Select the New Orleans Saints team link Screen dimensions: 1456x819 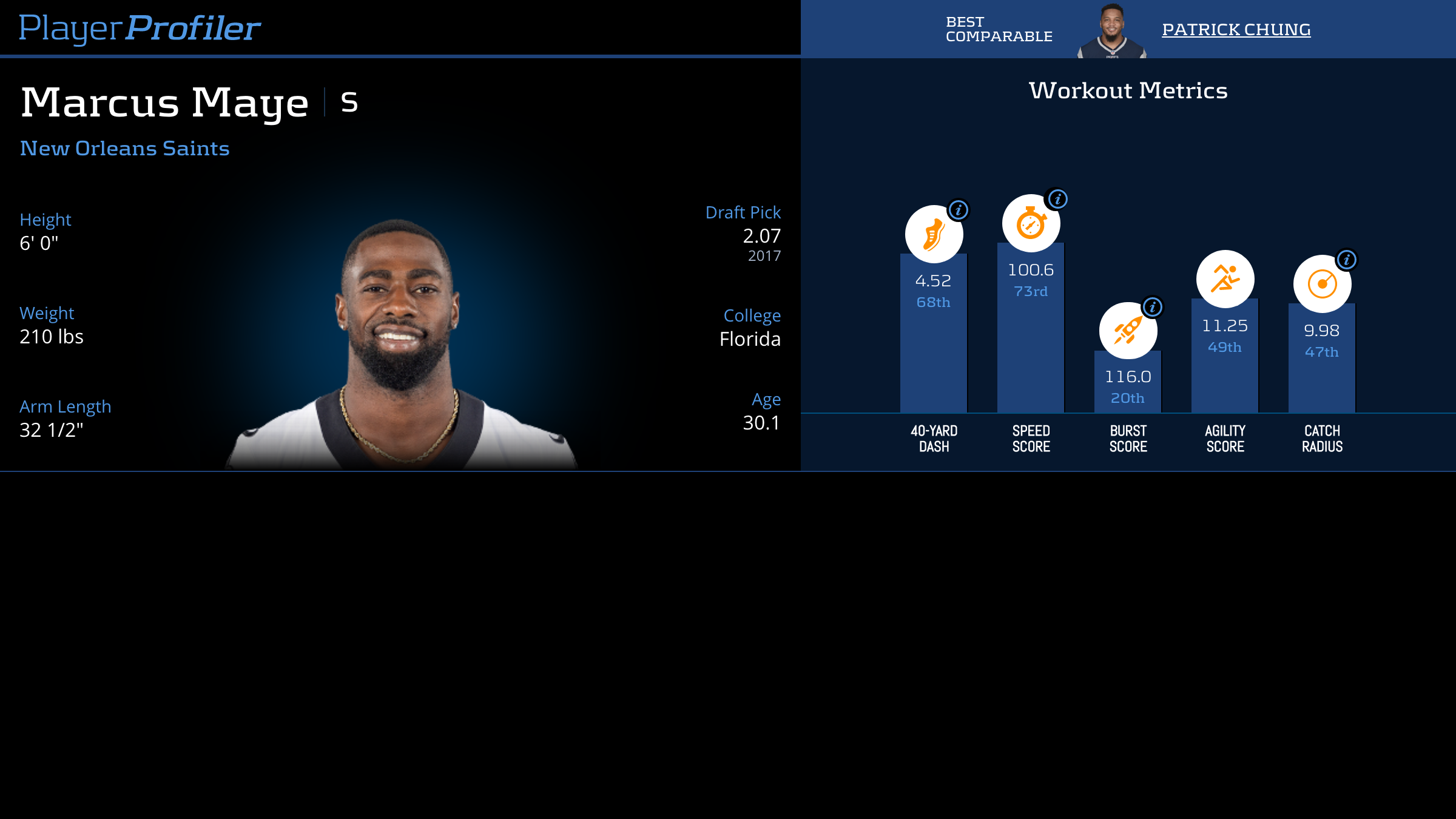pos(124,148)
